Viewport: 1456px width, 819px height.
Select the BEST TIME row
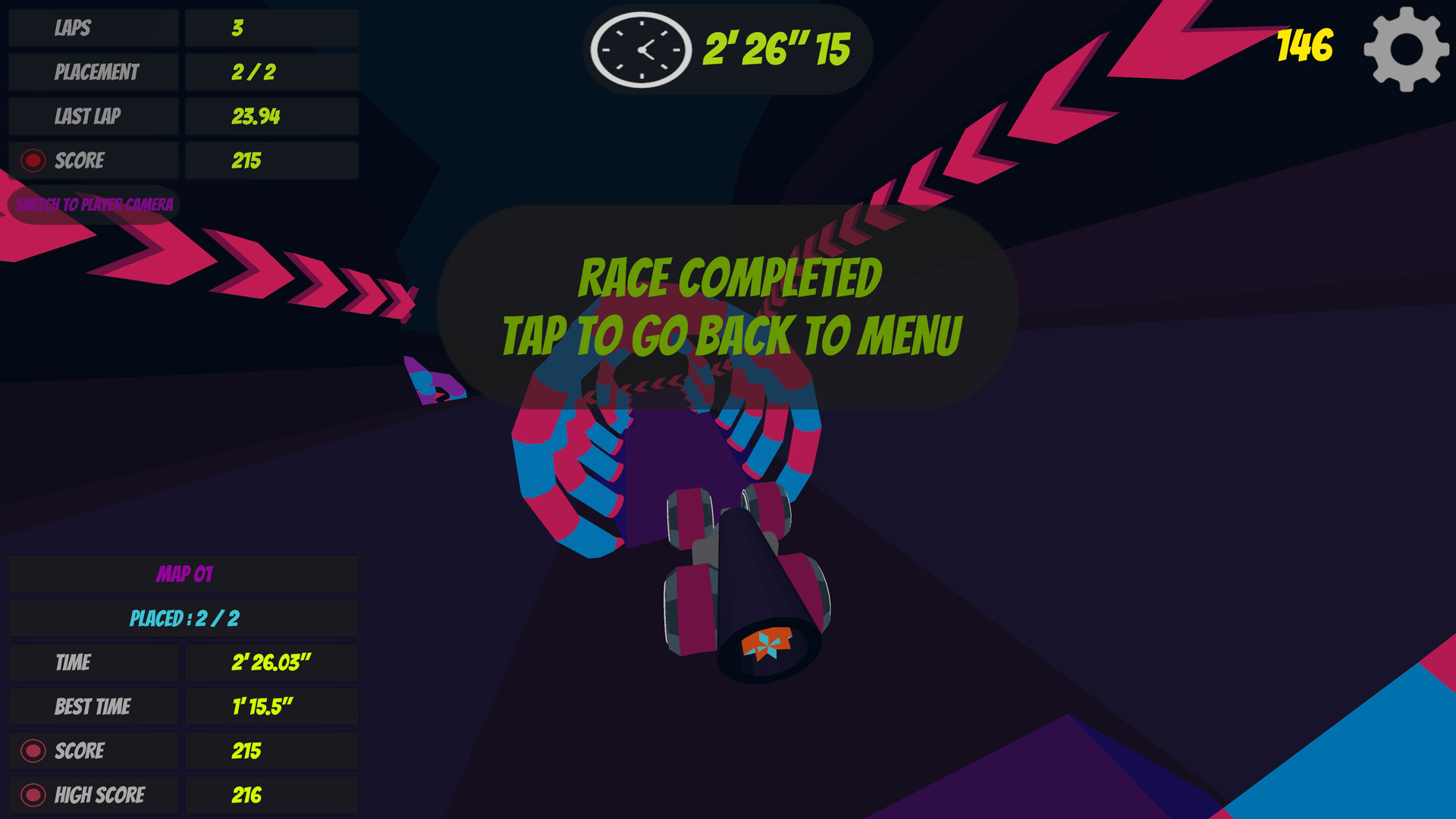pos(93,707)
